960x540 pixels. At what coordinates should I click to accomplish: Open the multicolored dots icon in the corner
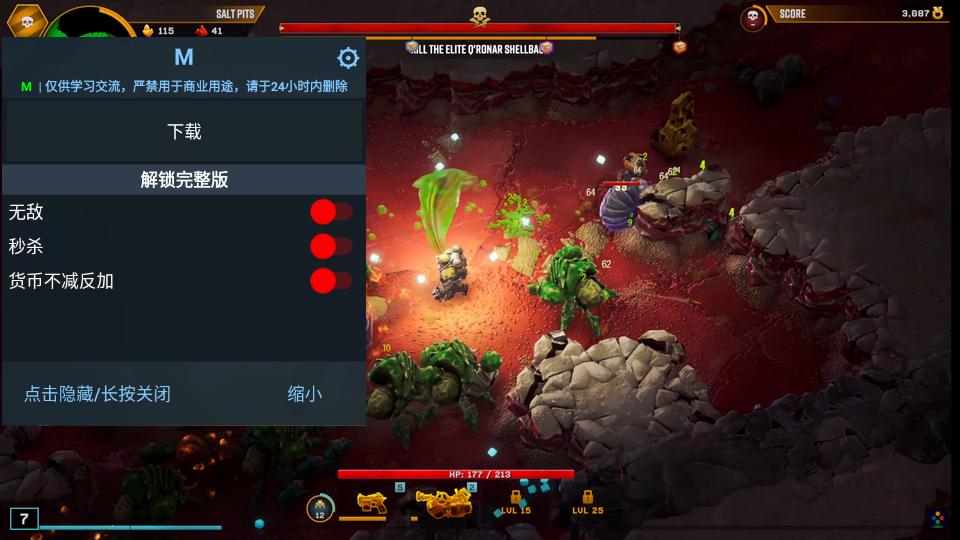click(x=937, y=518)
